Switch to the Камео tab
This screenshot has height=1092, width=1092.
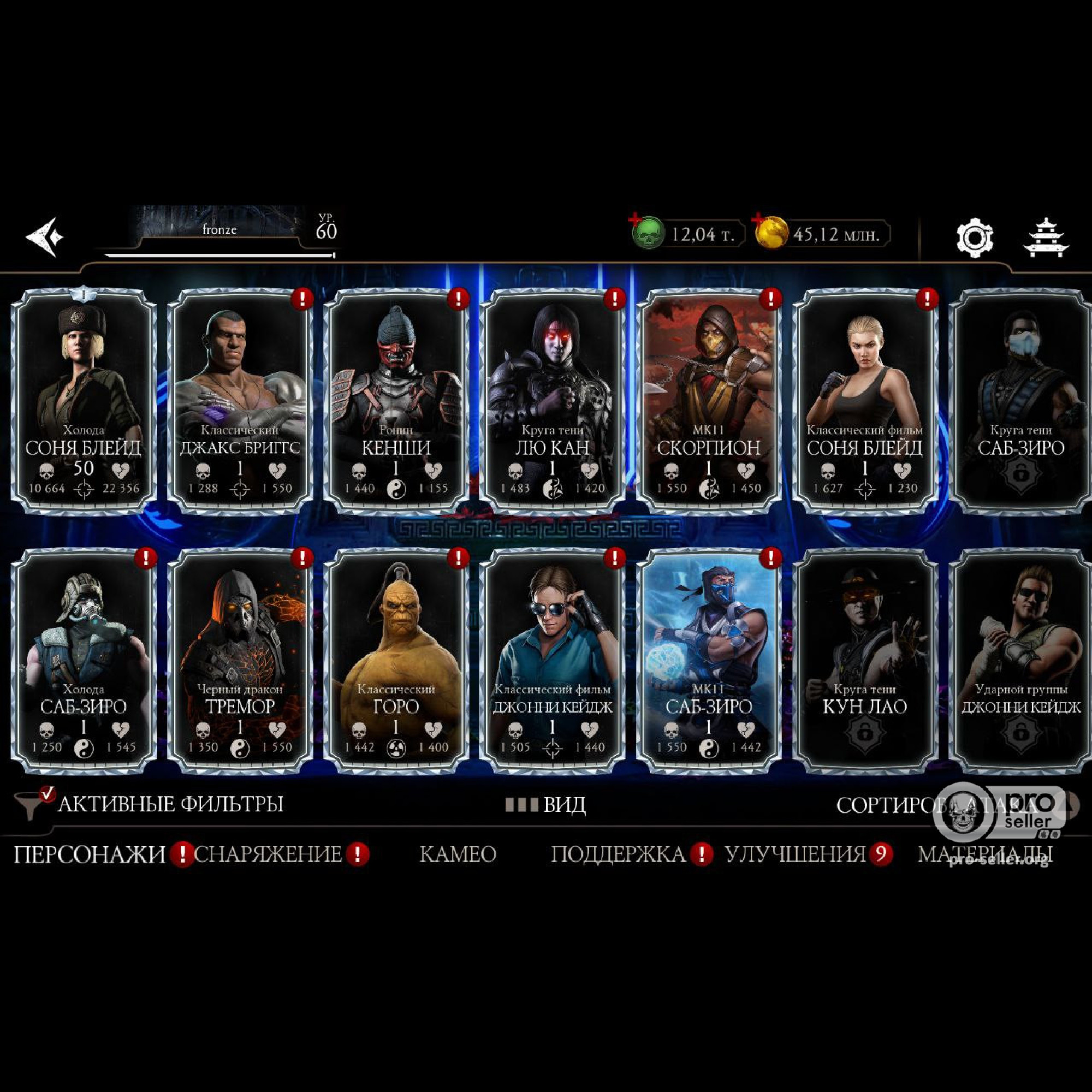click(458, 854)
